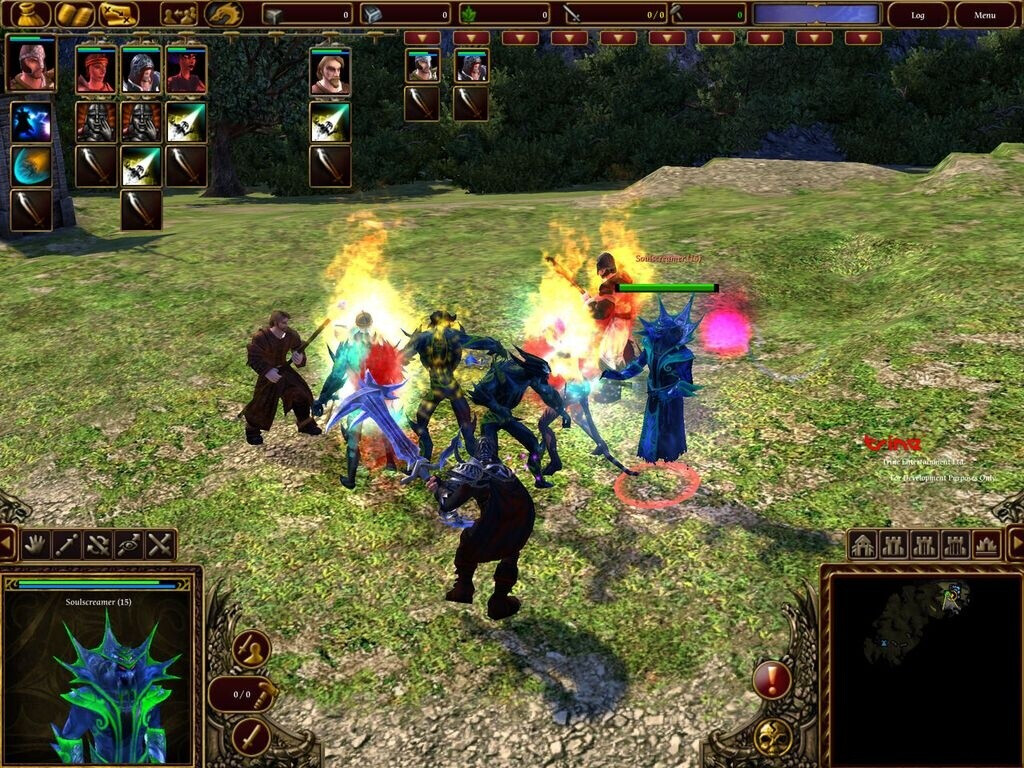Select the red bandana companion portrait
The width and height of the screenshot is (1024, 768).
tap(96, 71)
